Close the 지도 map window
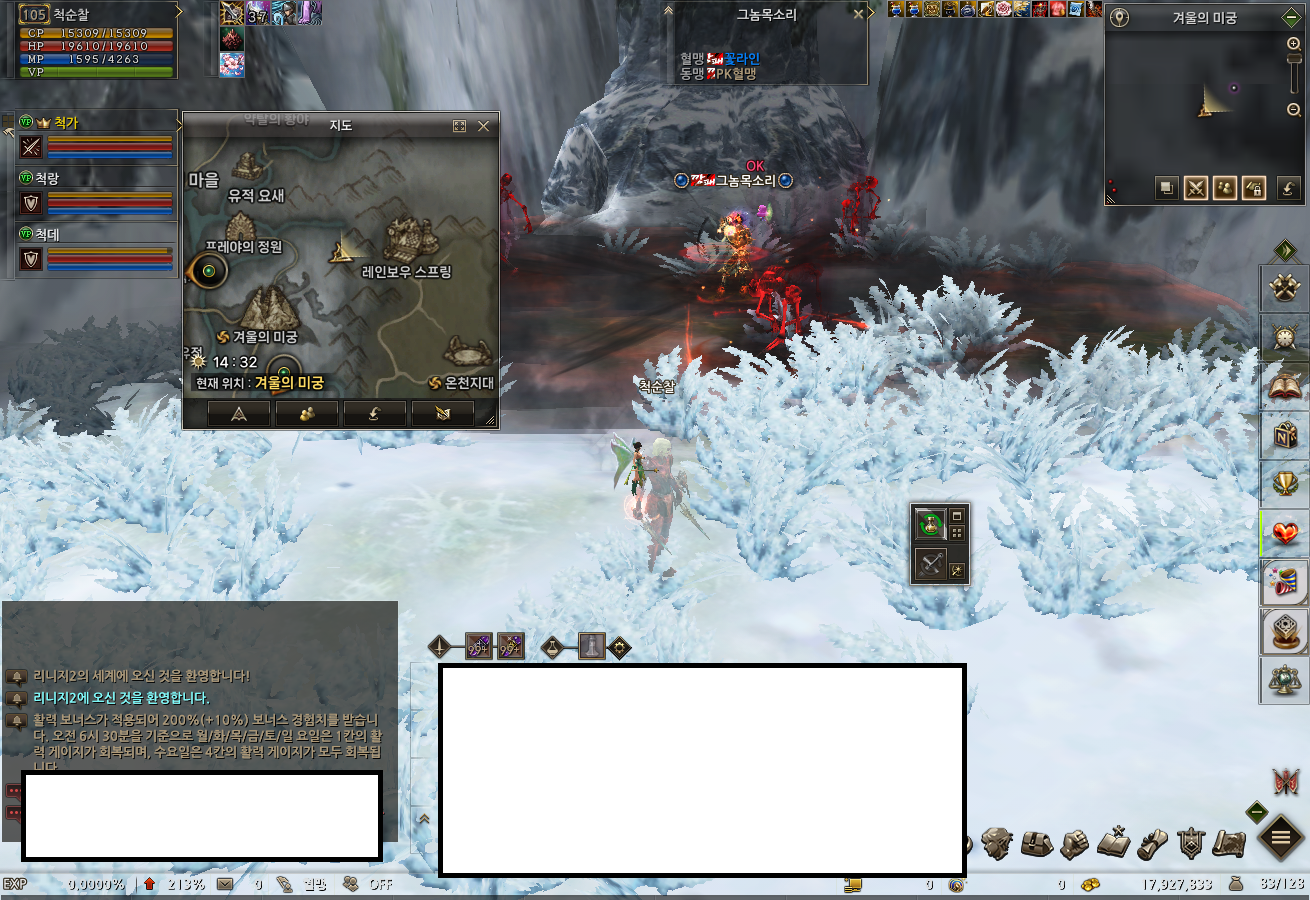1310x900 pixels. pos(484,126)
